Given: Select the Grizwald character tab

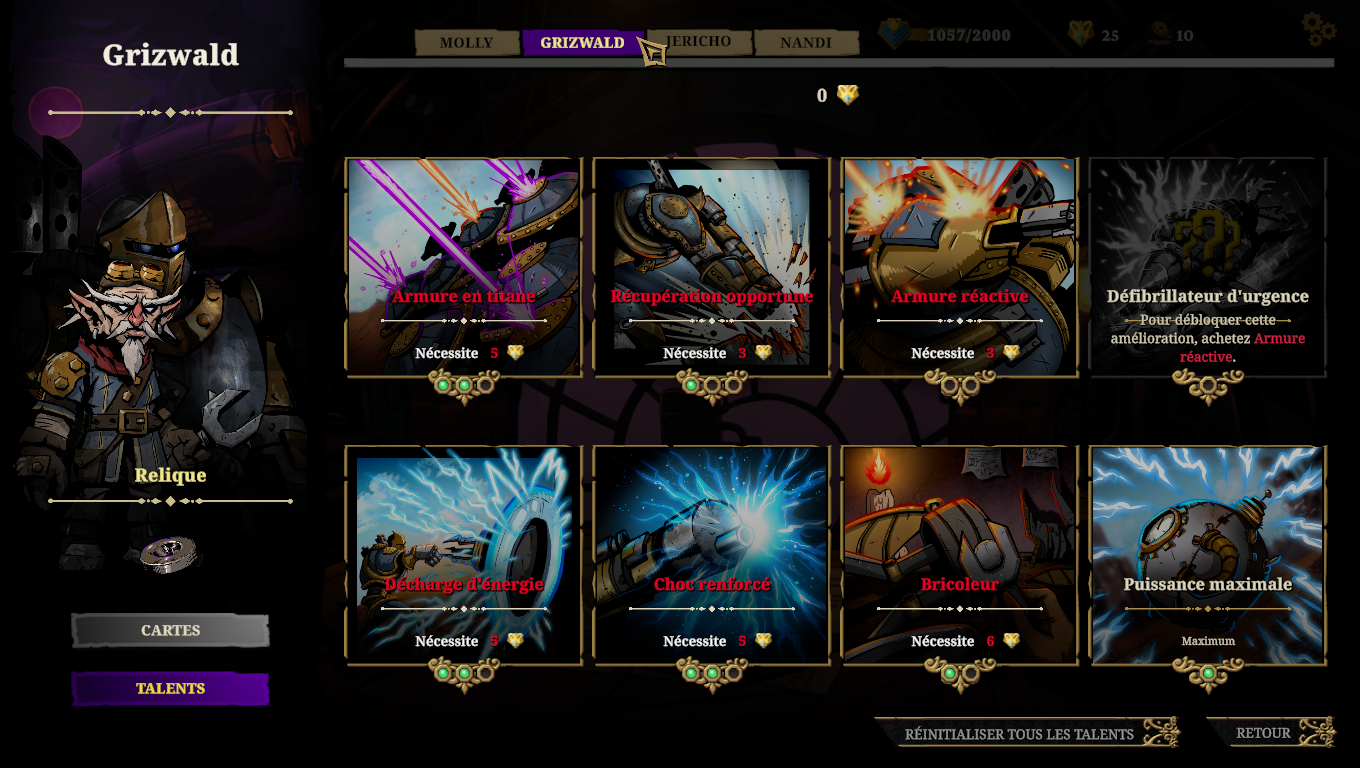Looking at the screenshot, I should point(582,43).
